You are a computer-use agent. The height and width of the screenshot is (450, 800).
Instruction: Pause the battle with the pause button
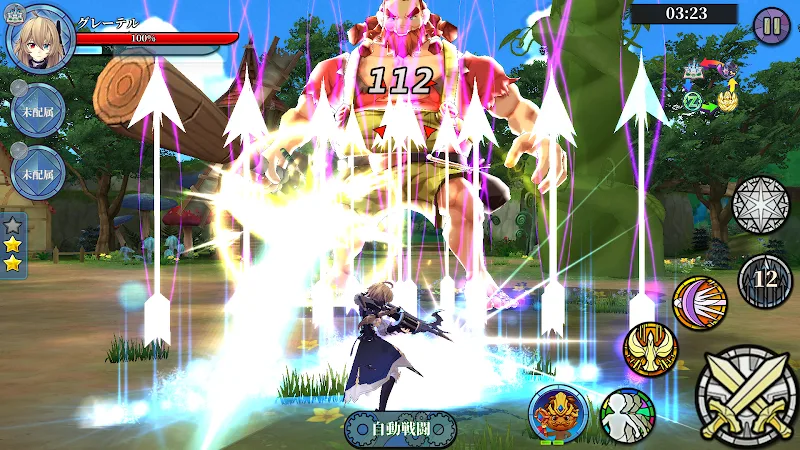pos(771,24)
